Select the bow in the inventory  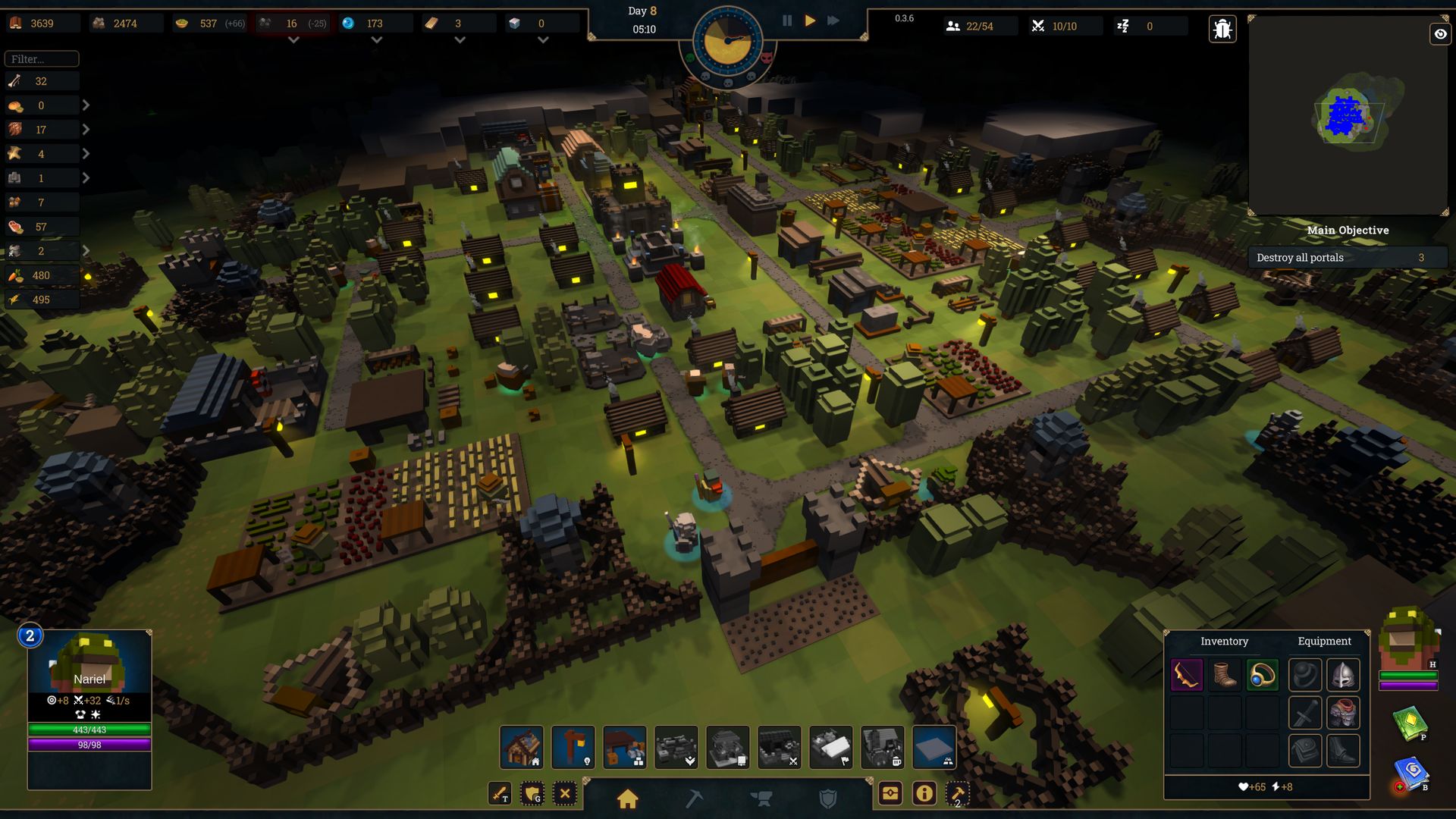point(1187,675)
